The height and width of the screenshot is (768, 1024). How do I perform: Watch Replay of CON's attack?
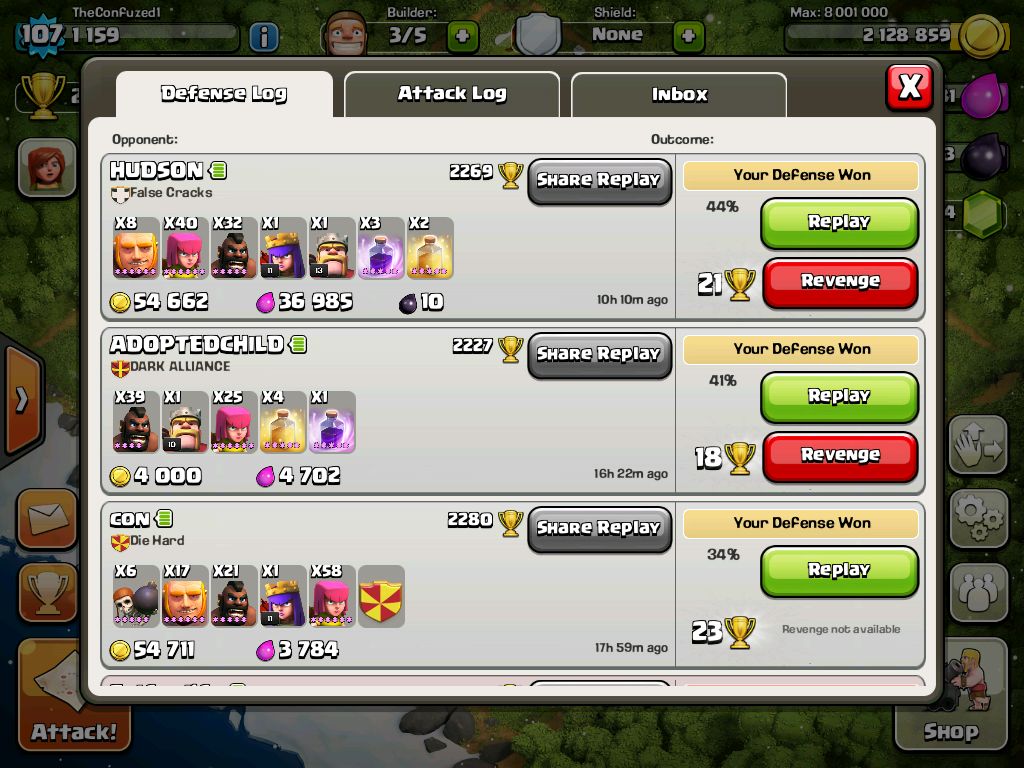point(839,570)
